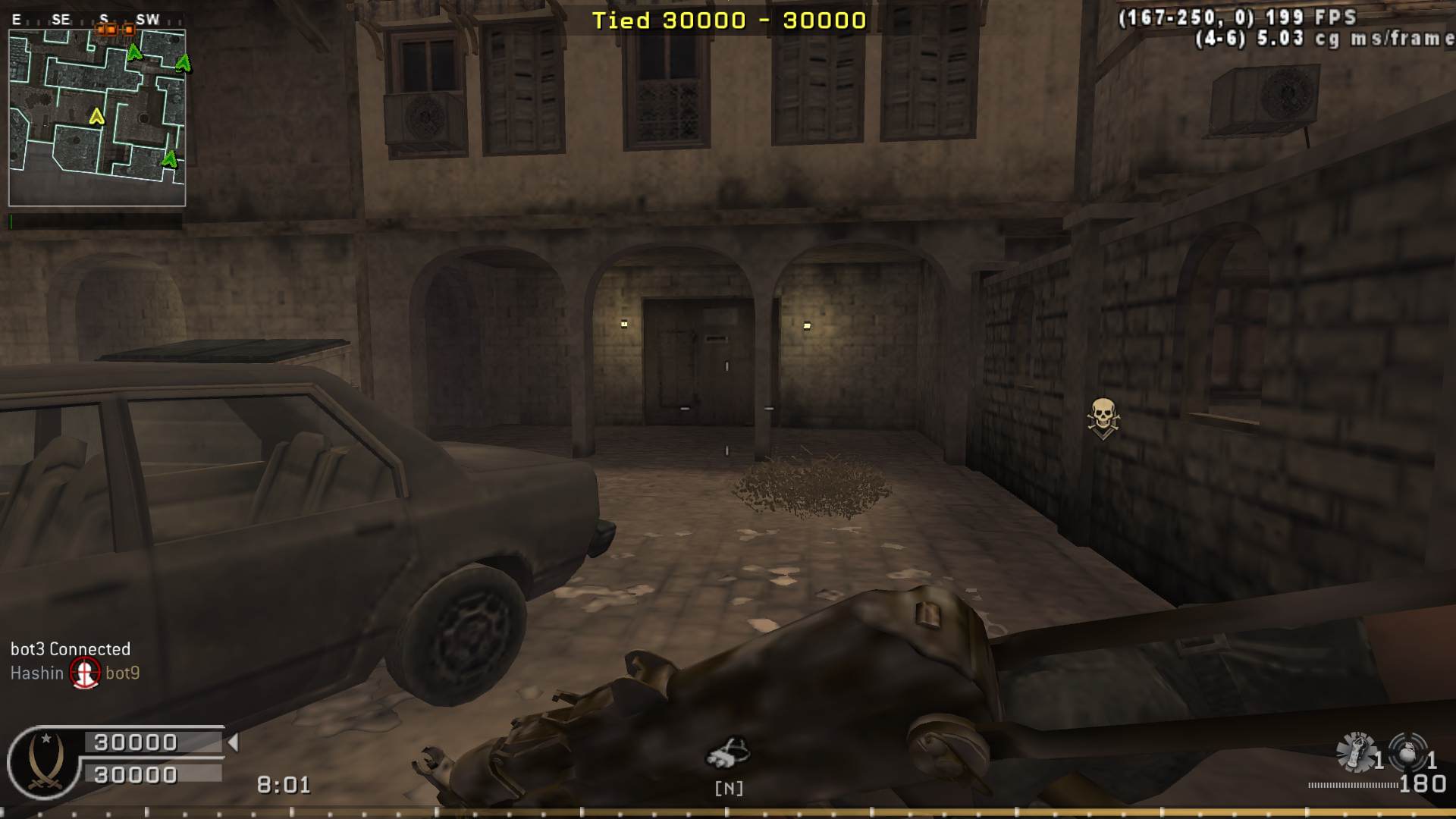Click the skull and crossbones death marker
The width and height of the screenshot is (1456, 819).
pos(1103,418)
